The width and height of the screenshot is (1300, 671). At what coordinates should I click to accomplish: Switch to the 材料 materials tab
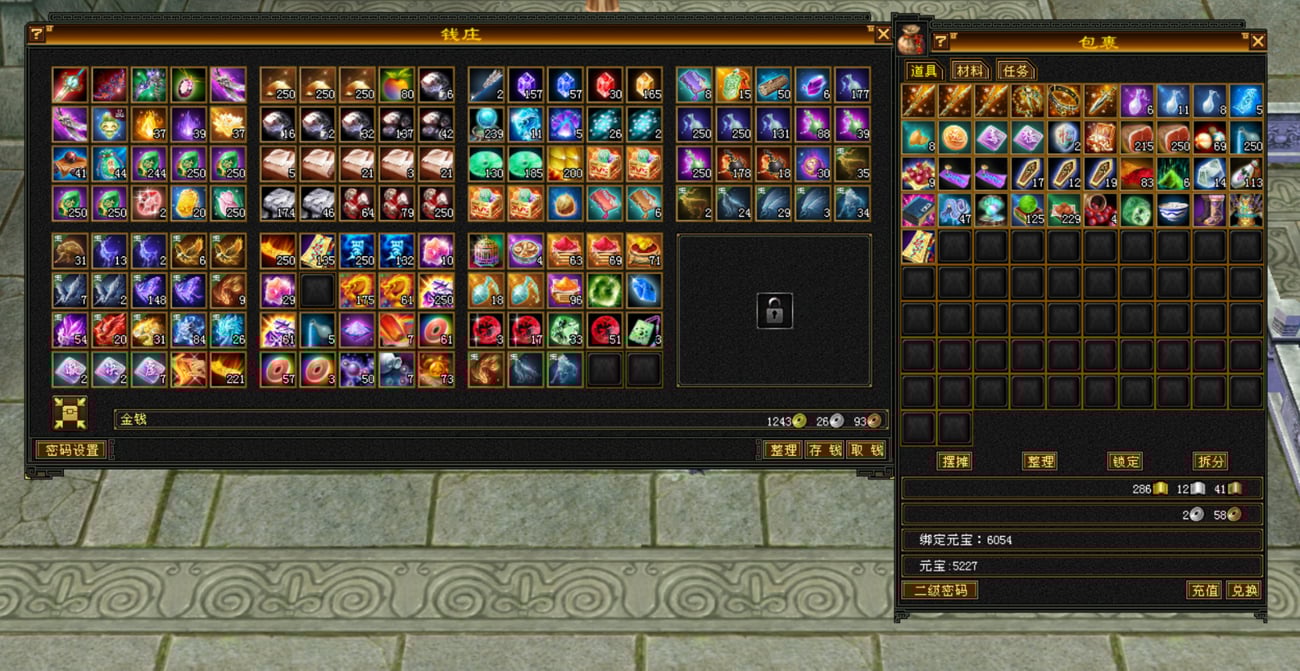[x=969, y=71]
